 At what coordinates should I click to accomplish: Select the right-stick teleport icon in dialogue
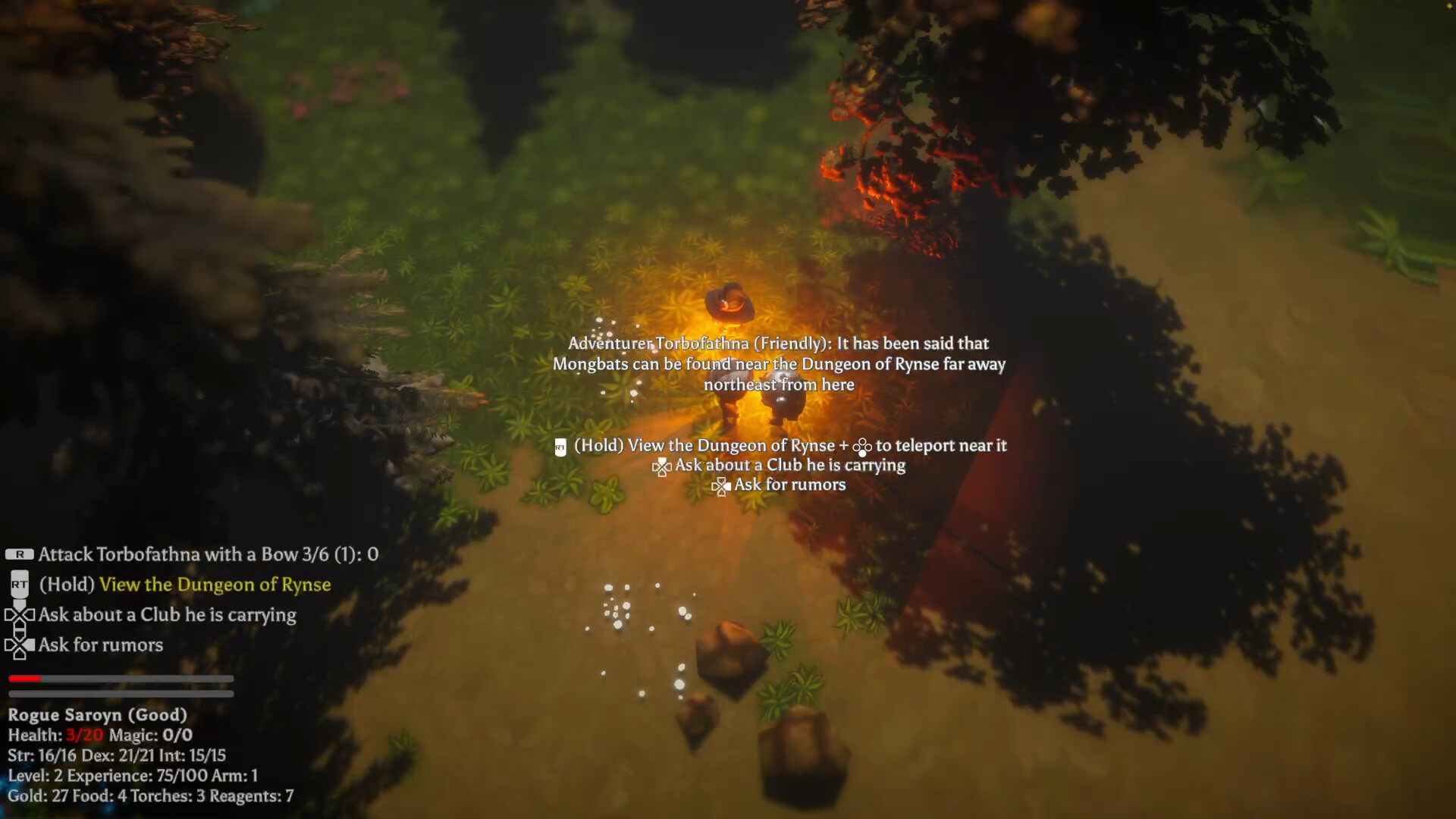coord(861,447)
